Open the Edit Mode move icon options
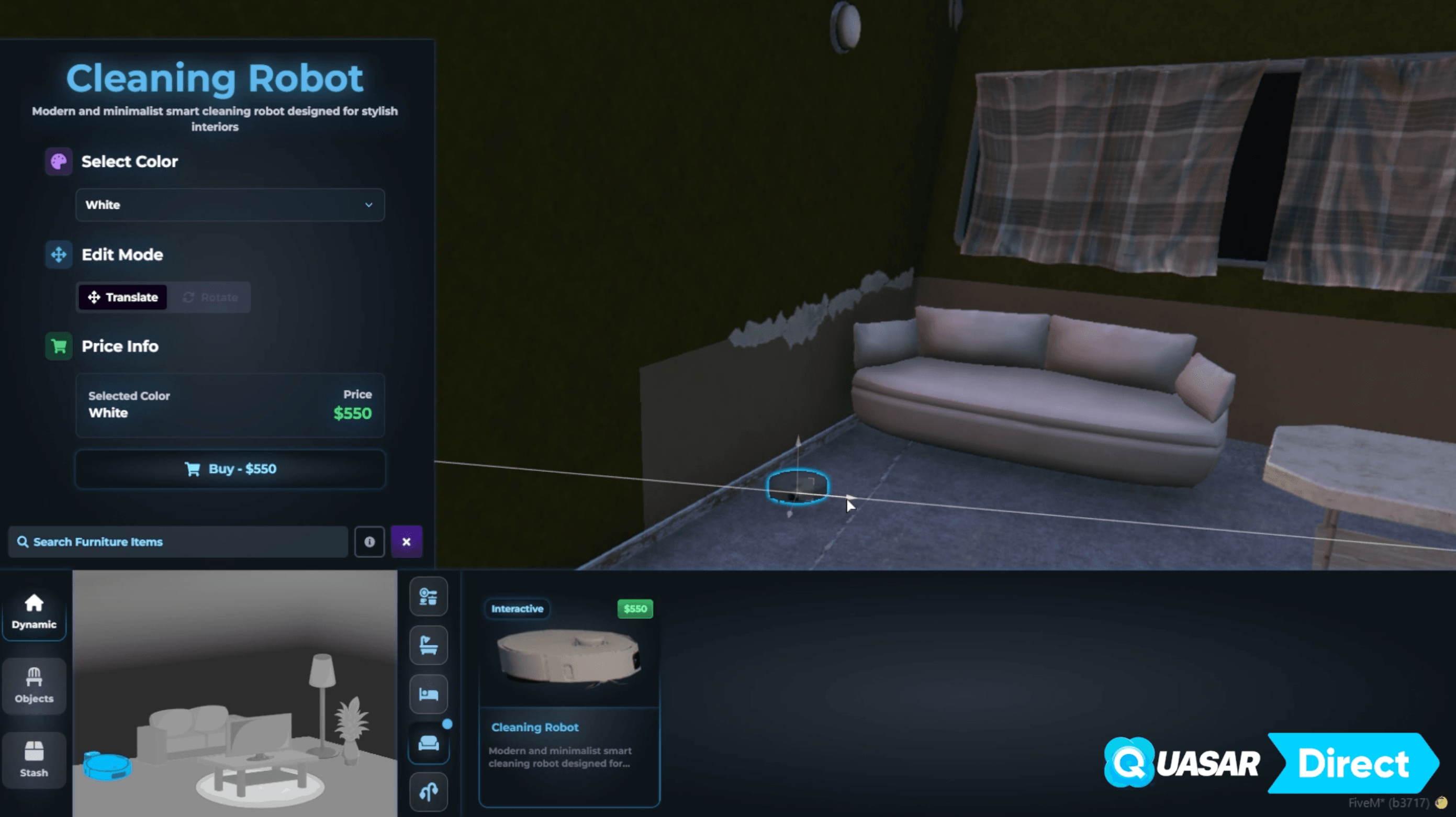Viewport: 1456px width, 817px height. pyautogui.click(x=58, y=254)
